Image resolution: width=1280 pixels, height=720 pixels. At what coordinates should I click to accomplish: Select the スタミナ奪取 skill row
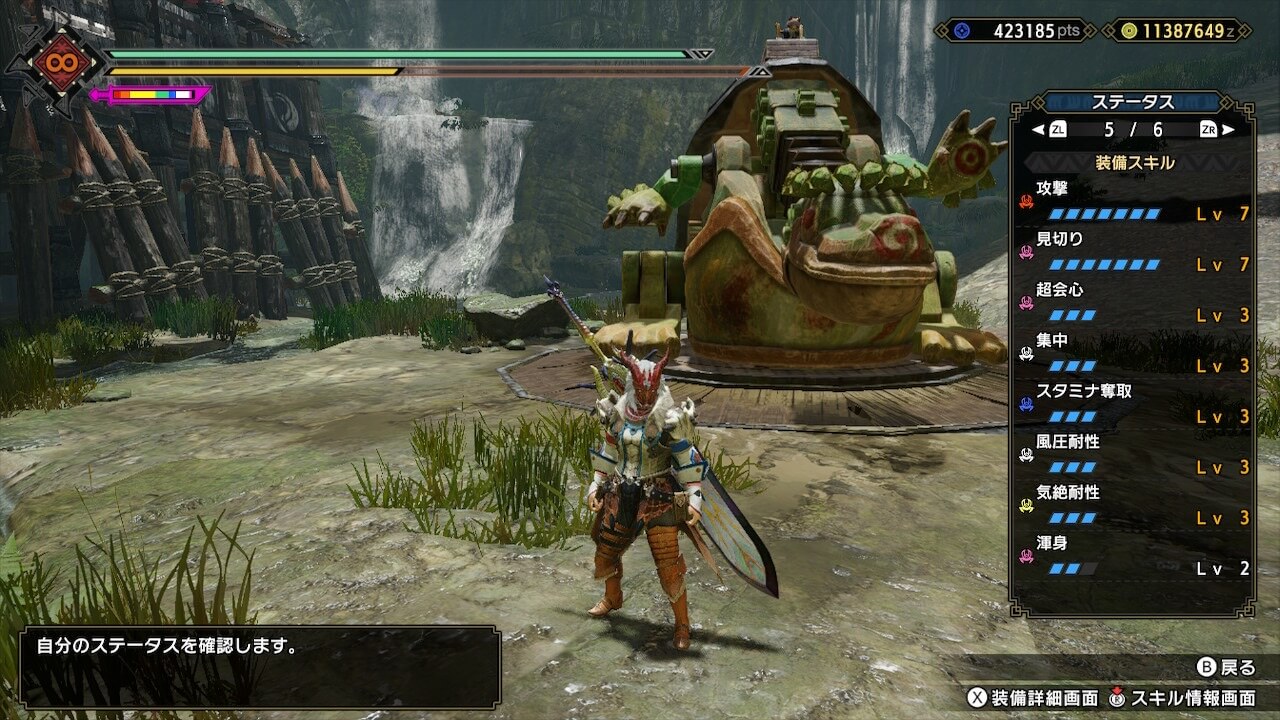tap(1134, 404)
